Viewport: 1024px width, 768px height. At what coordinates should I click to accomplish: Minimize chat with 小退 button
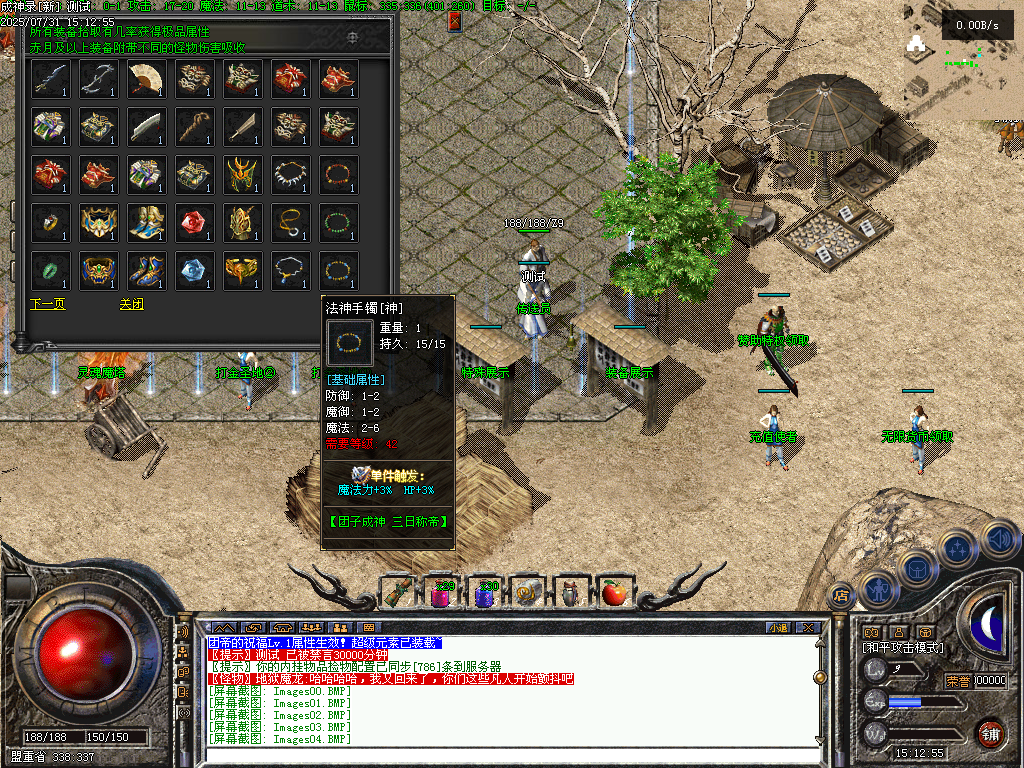pyautogui.click(x=778, y=628)
